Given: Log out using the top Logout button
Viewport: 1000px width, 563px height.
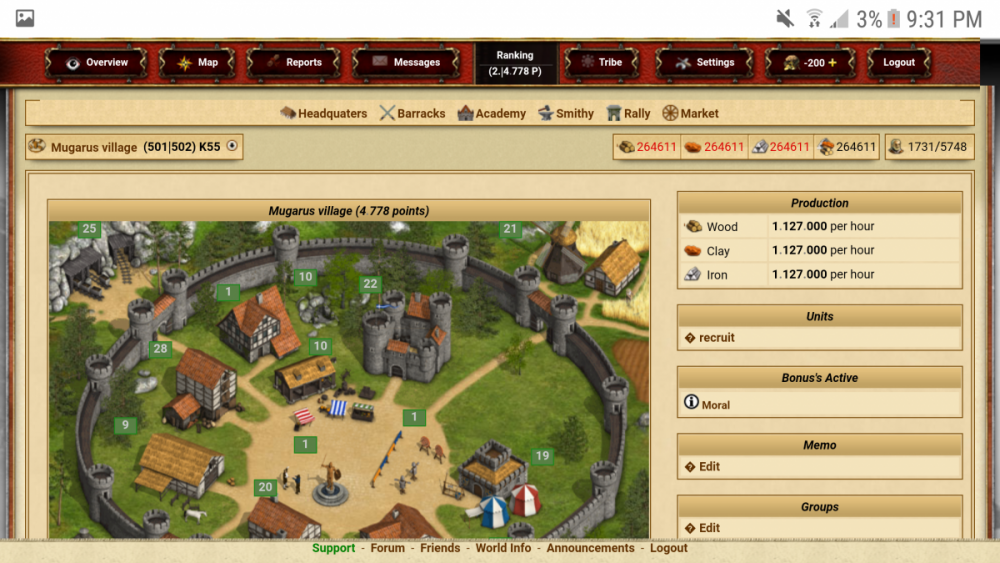Looking at the screenshot, I should click(x=898, y=62).
